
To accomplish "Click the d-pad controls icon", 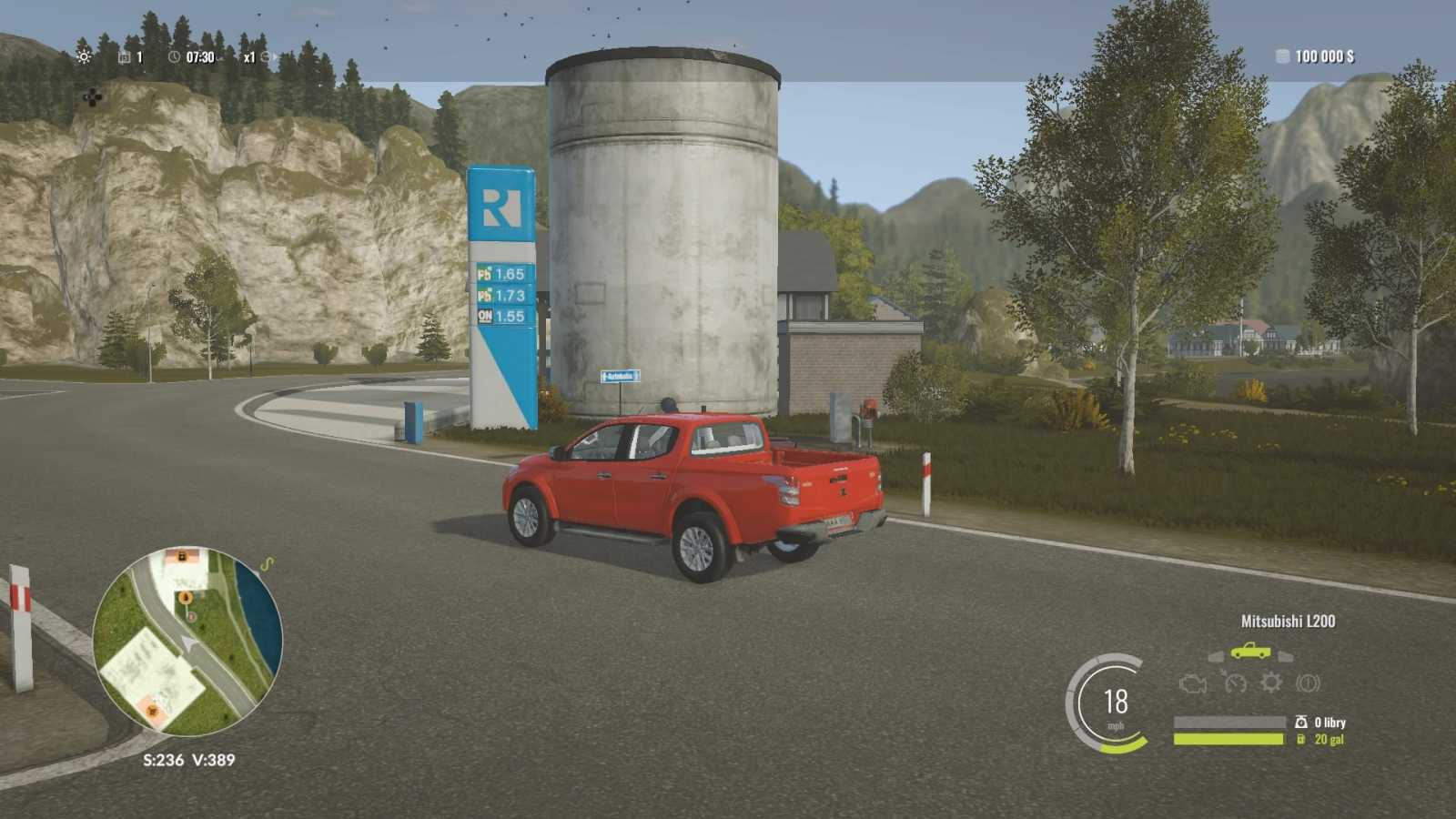I will pos(92,96).
